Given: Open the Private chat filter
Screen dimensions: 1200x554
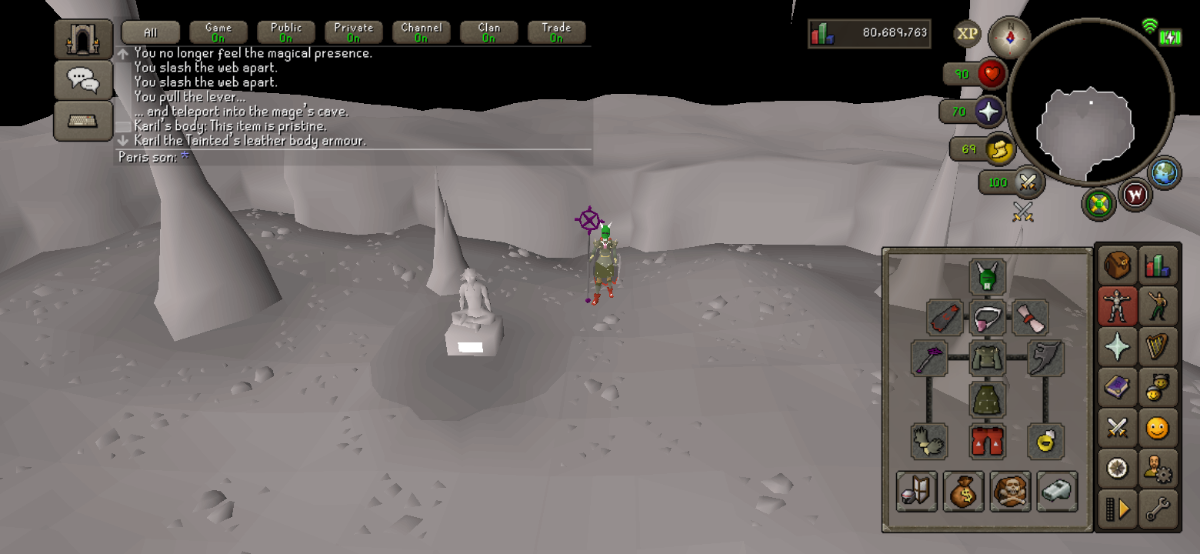Looking at the screenshot, I should click(x=353, y=33).
